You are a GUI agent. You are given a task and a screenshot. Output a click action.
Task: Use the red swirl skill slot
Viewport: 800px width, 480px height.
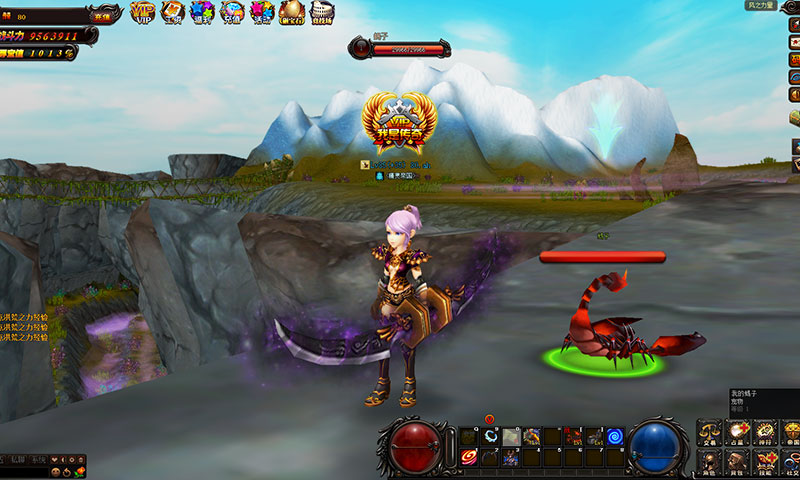tap(469, 457)
